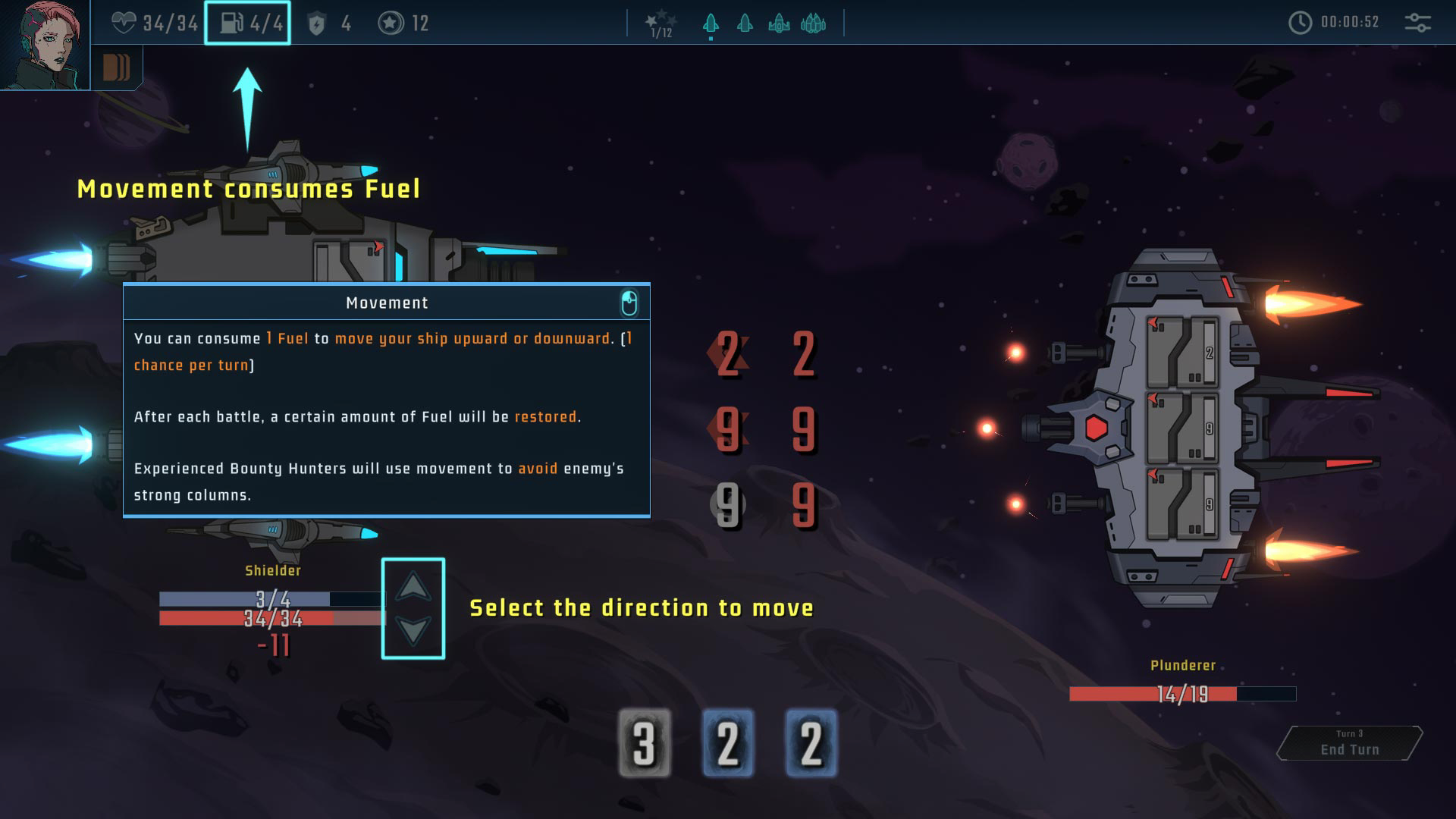1456x819 pixels.
Task: Open the card deck icon below the HUD
Action: pos(116,68)
